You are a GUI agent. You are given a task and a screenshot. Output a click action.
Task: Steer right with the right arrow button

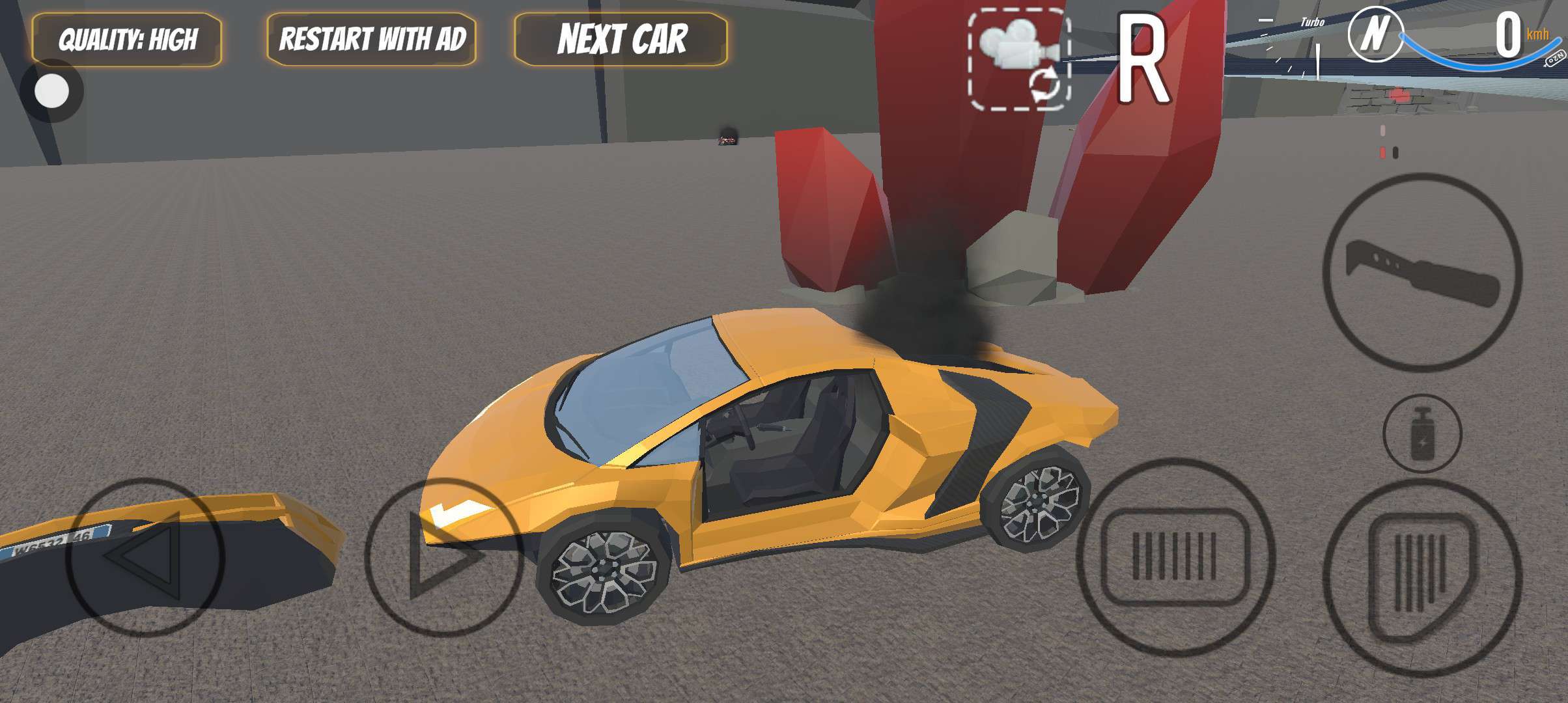click(x=443, y=557)
